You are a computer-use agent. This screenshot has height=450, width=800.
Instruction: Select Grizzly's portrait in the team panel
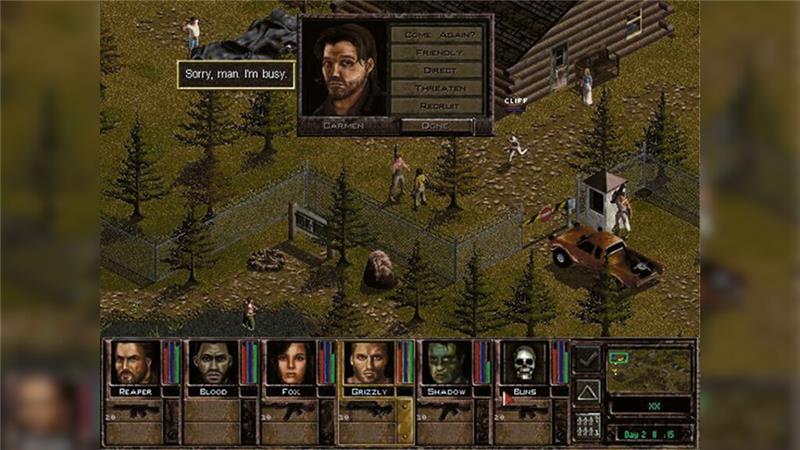pyautogui.click(x=367, y=363)
